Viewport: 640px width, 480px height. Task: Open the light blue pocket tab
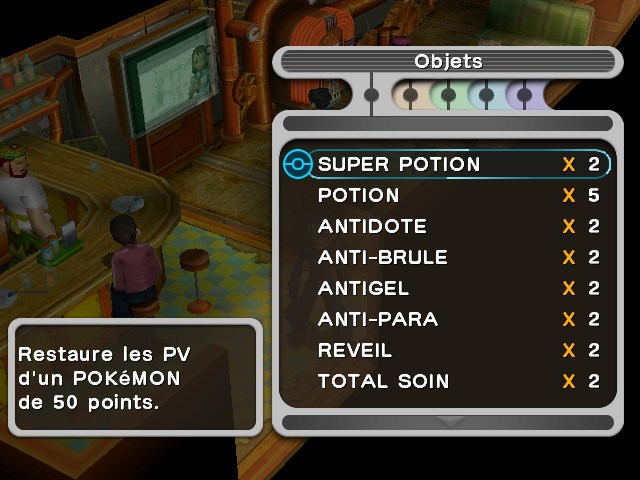486,96
